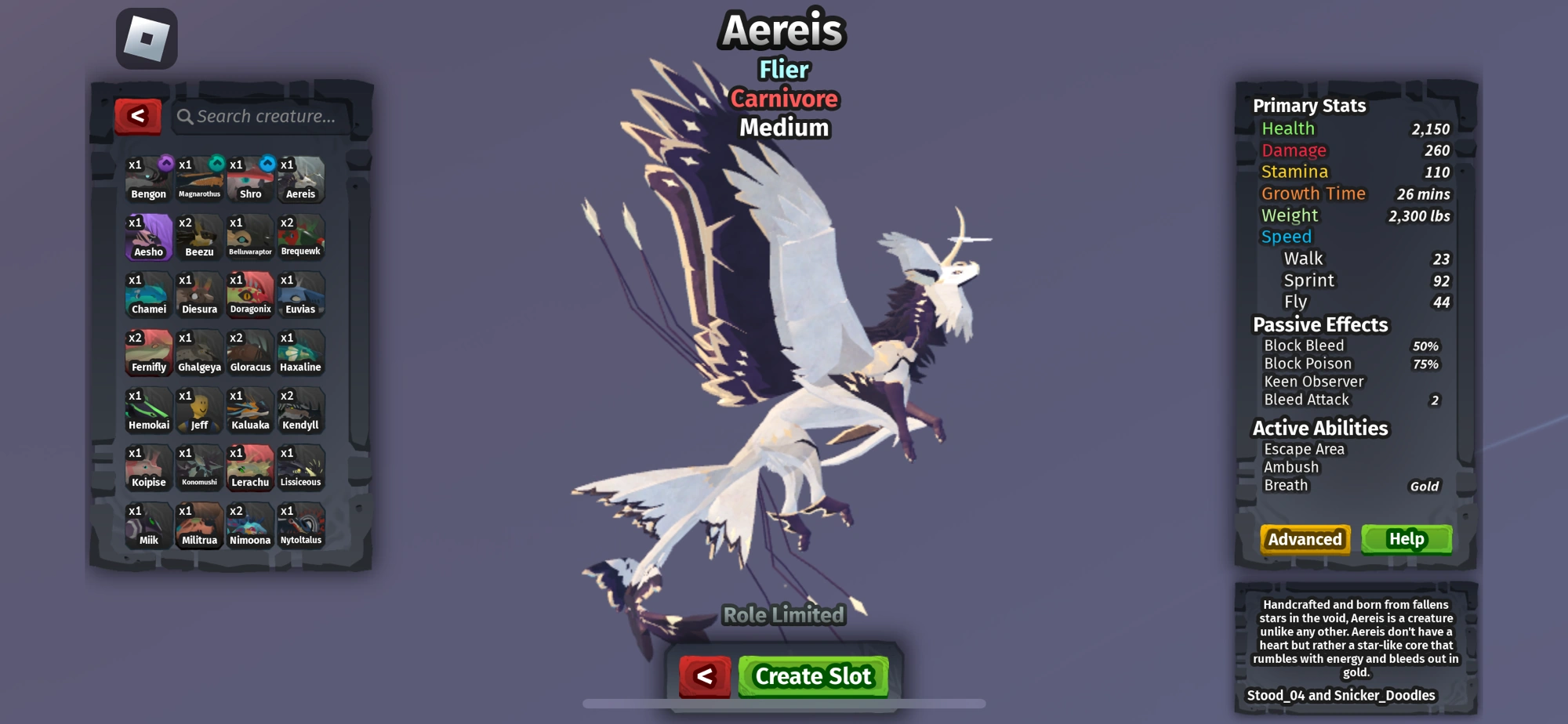This screenshot has height=724, width=1568.
Task: Click the red back arrow above the search bar
Action: coord(139,114)
